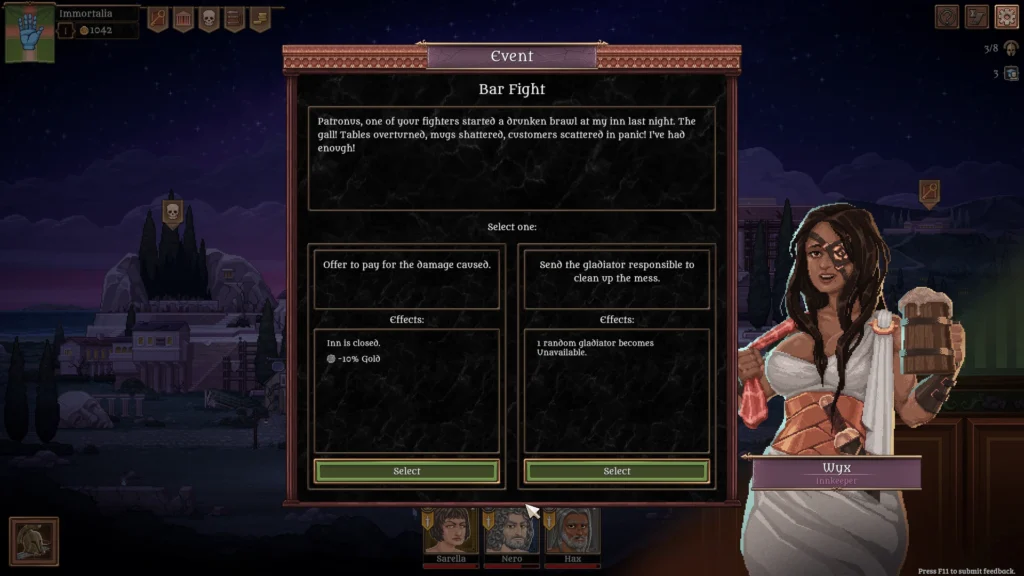Screen dimensions: 1024x576
Task: Select paying for the inn damage
Action: (407, 471)
